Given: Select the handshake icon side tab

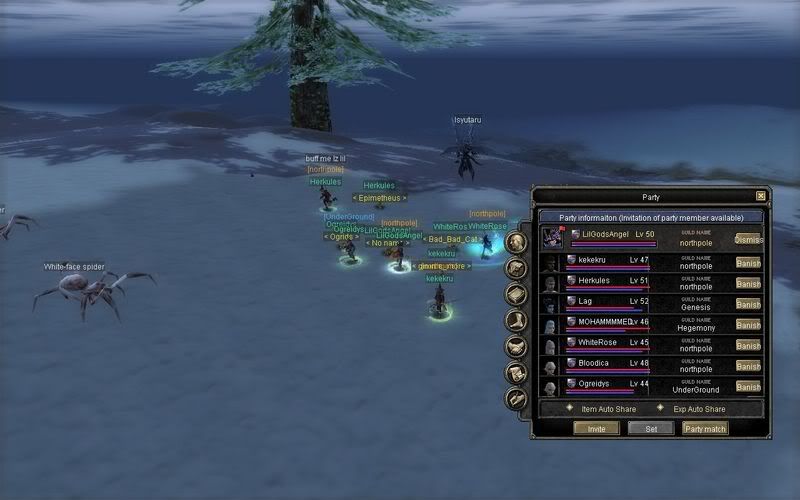Looking at the screenshot, I should pyautogui.click(x=516, y=346).
